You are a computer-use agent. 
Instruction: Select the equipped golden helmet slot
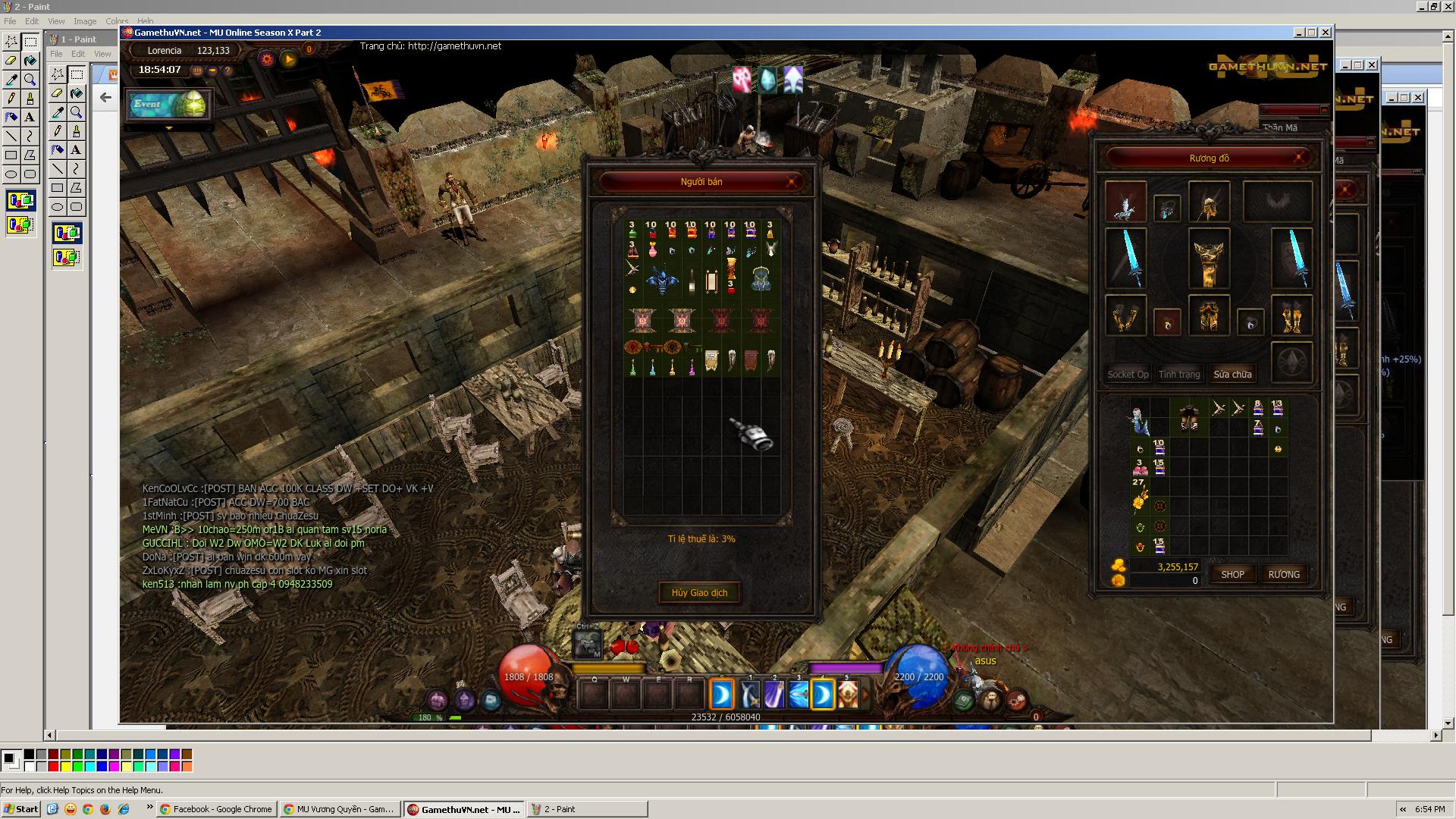click(1208, 202)
